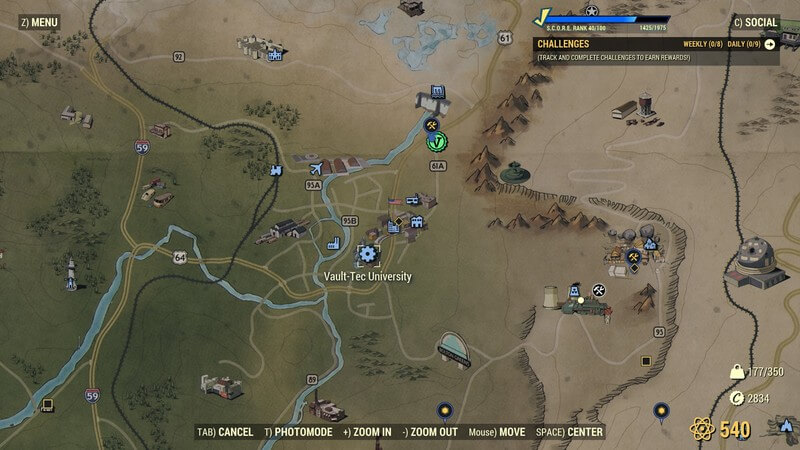This screenshot has height=450, width=800.
Task: Click the Zoom Out map control
Action: [431, 432]
